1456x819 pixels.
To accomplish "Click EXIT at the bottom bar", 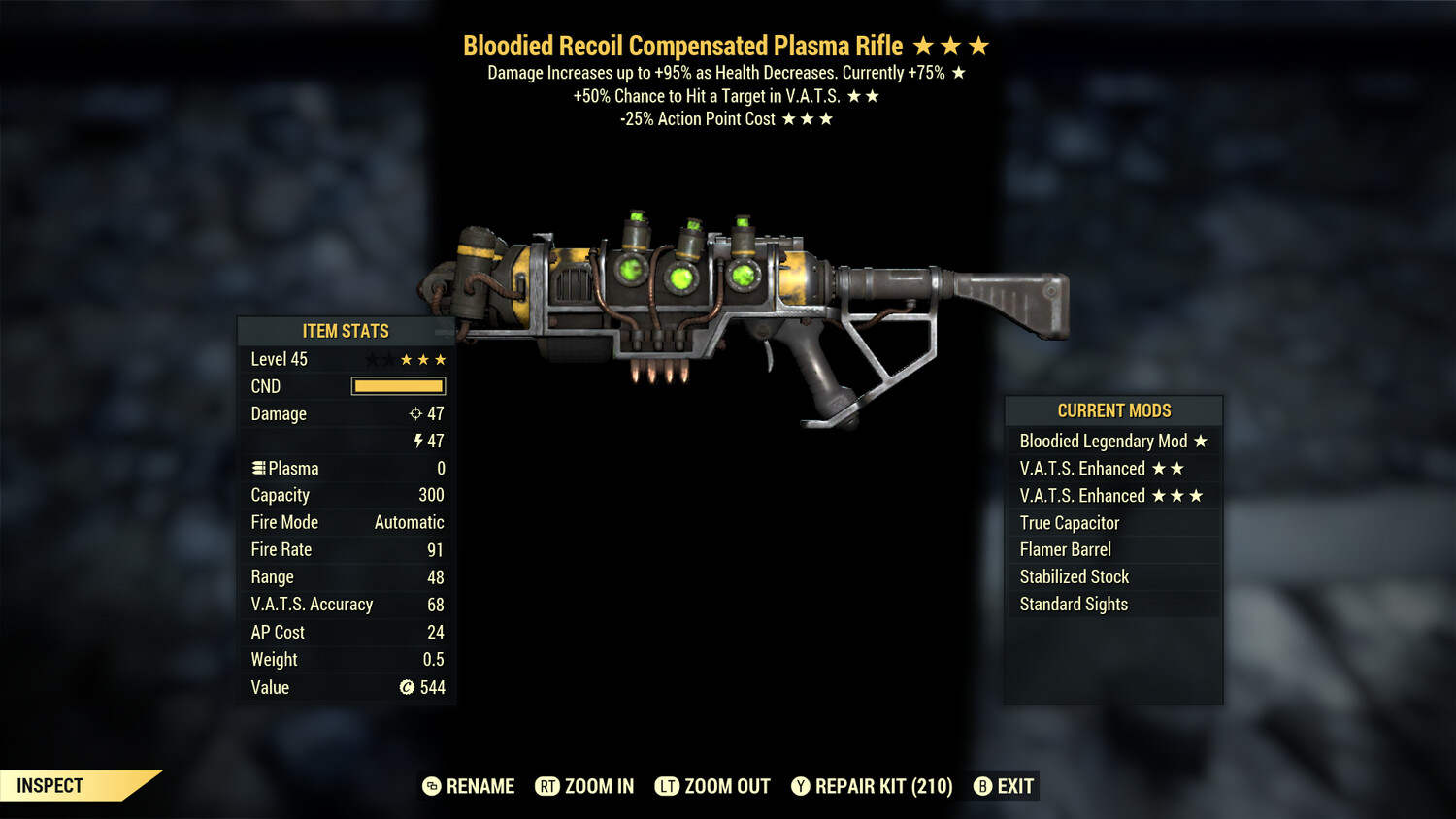I will coord(1014,786).
